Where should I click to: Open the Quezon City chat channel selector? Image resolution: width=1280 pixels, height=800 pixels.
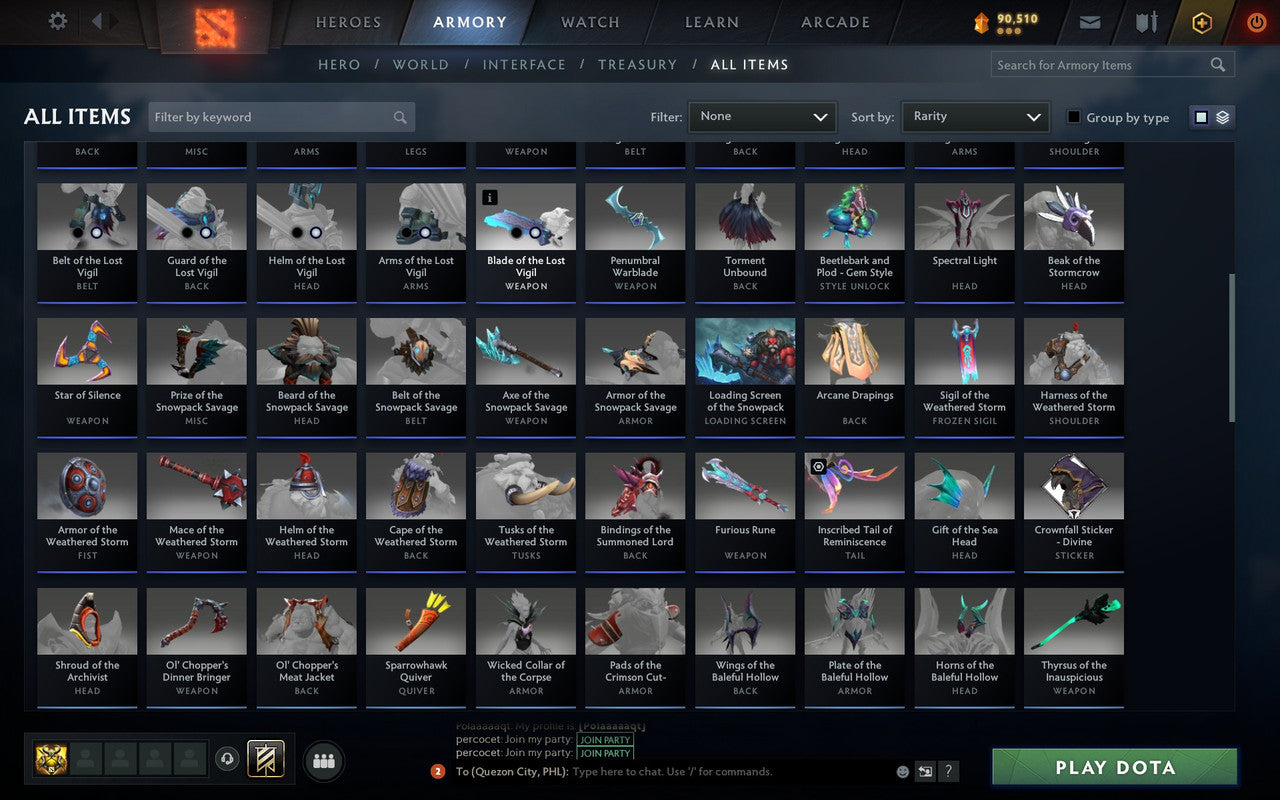pos(511,771)
